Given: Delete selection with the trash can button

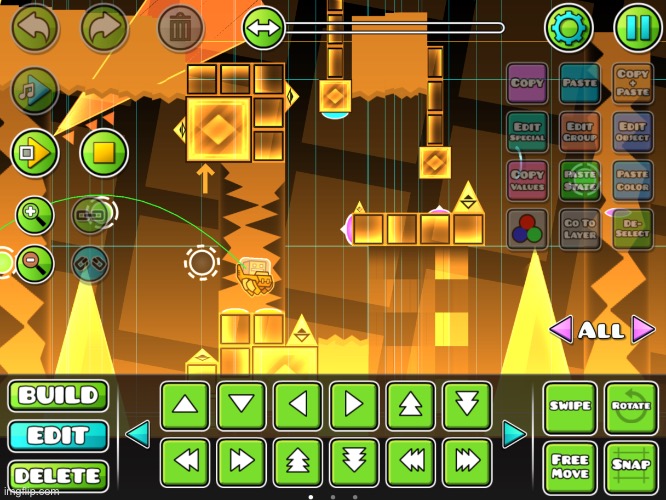Looking at the screenshot, I should [180, 28].
